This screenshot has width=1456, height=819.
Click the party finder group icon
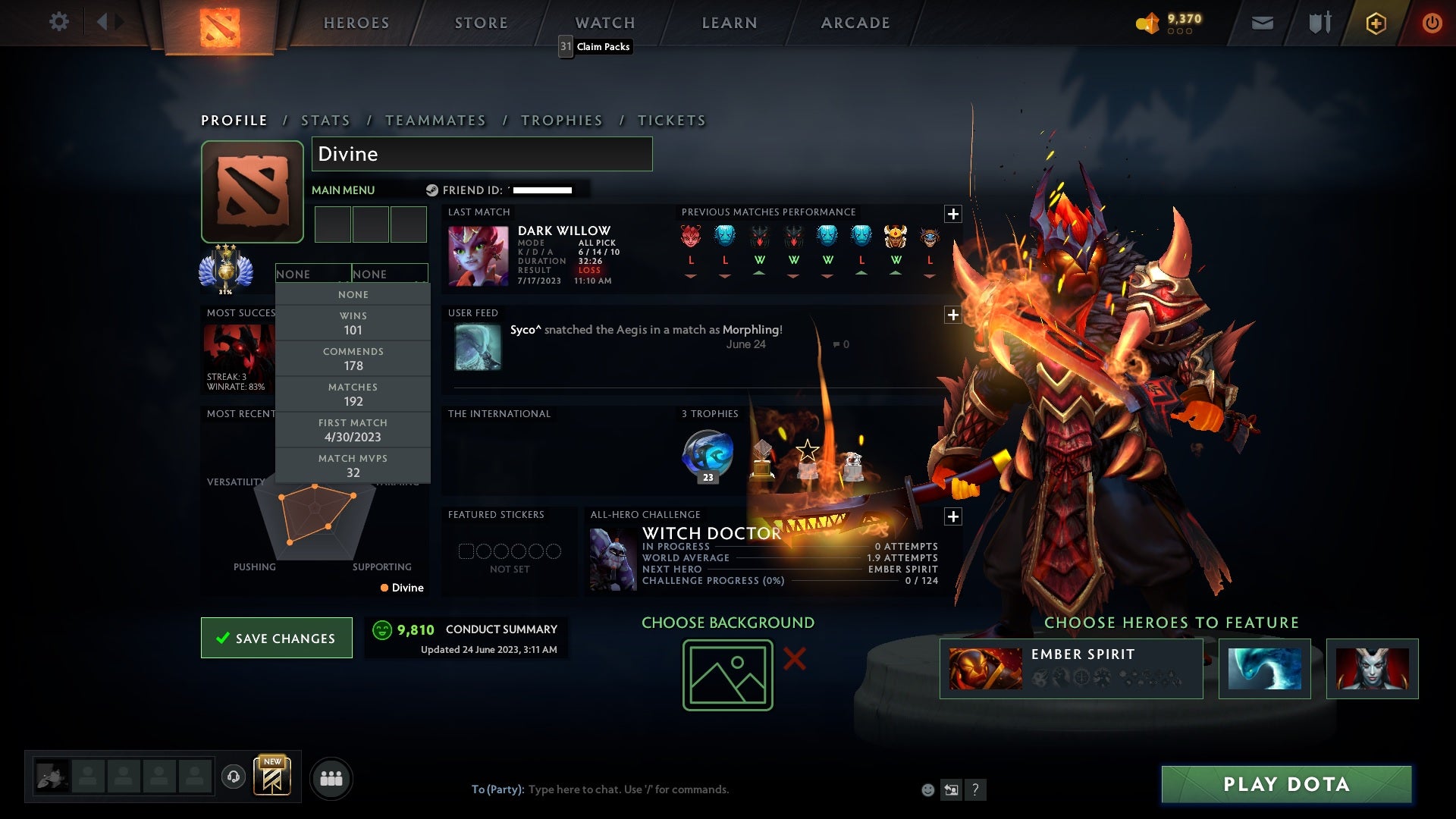pyautogui.click(x=331, y=777)
